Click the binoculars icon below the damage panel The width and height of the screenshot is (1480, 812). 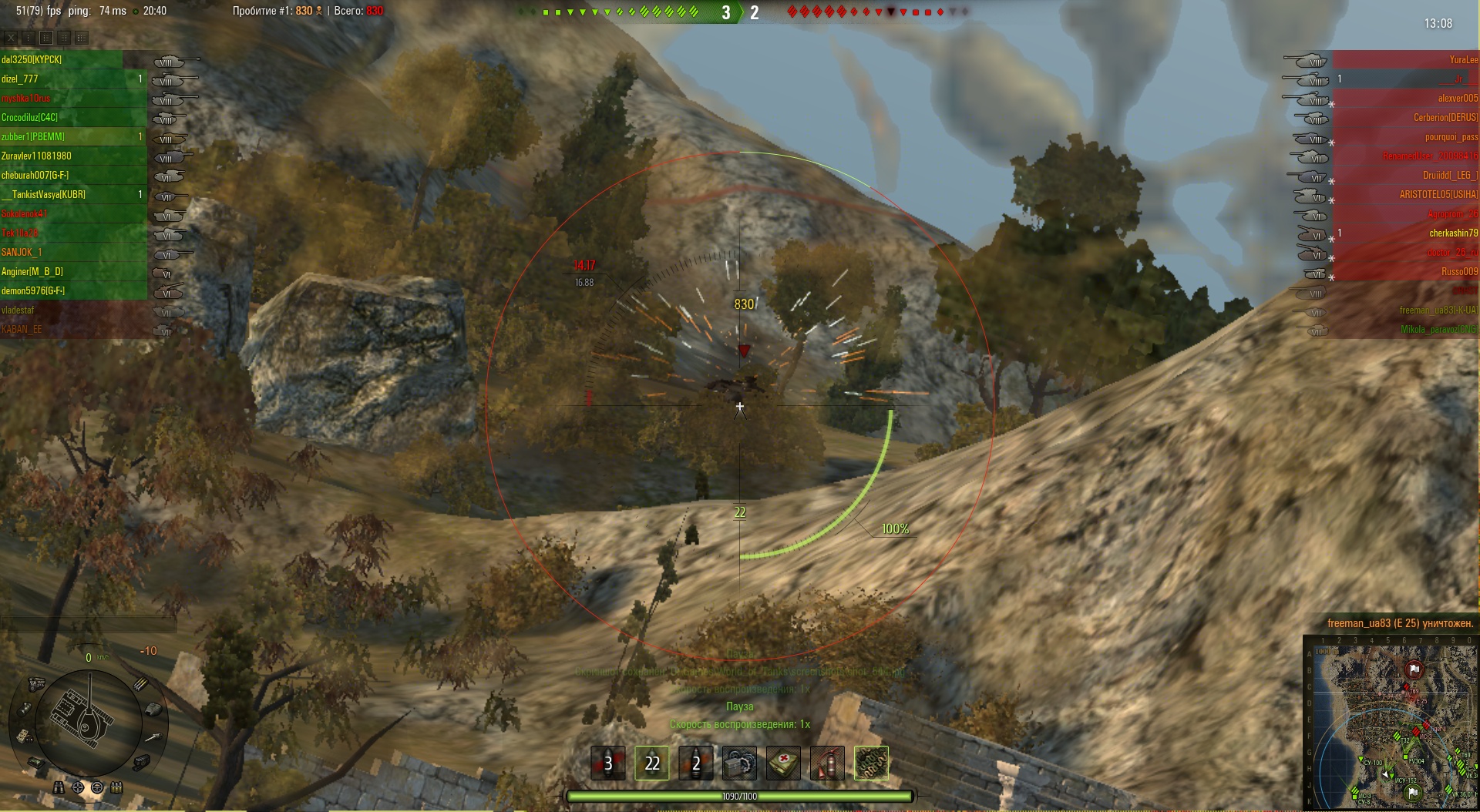(59, 787)
